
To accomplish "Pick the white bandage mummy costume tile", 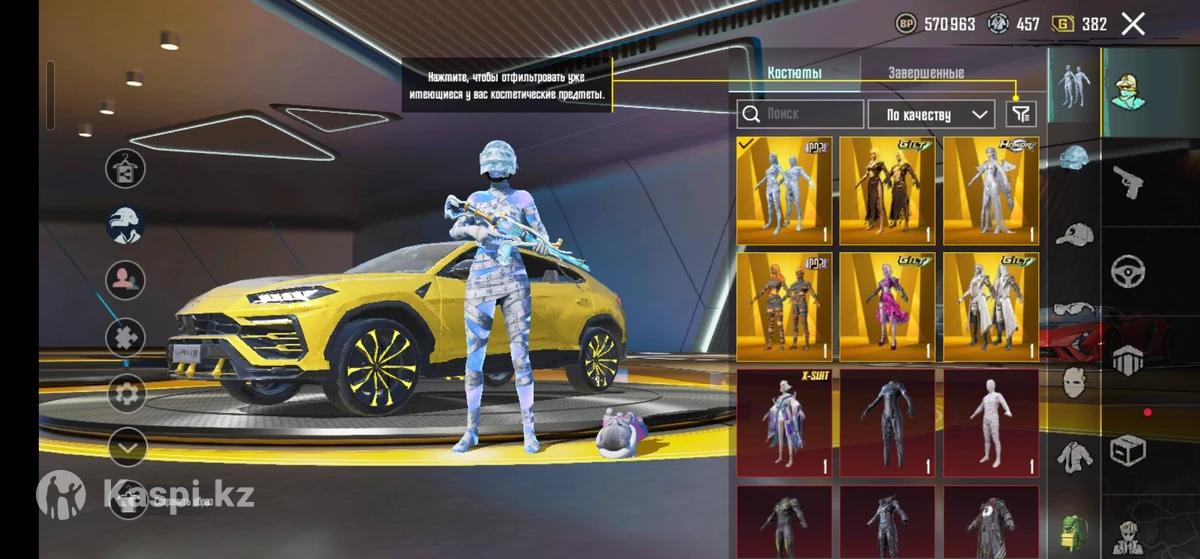I will click(x=990, y=422).
